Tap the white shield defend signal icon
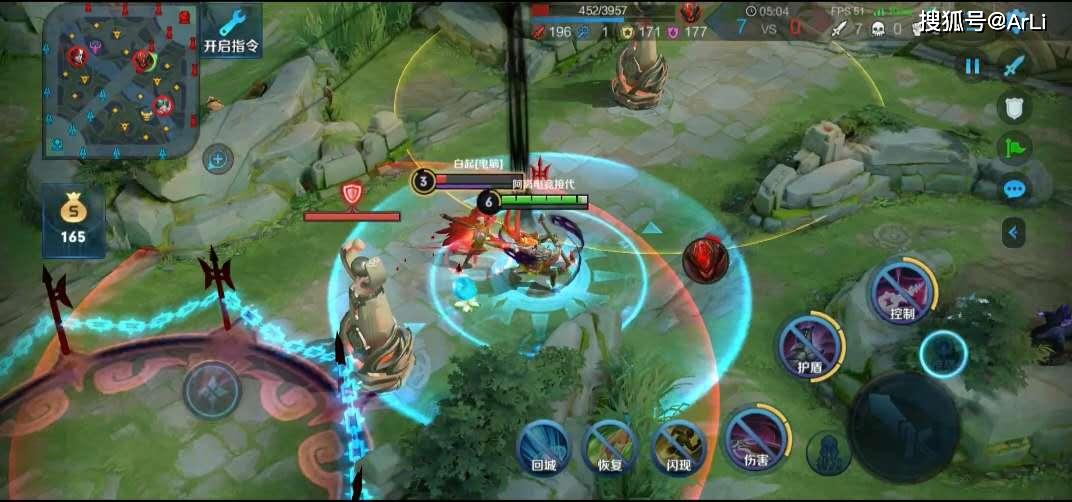The image size is (1072, 502). coord(1014,109)
